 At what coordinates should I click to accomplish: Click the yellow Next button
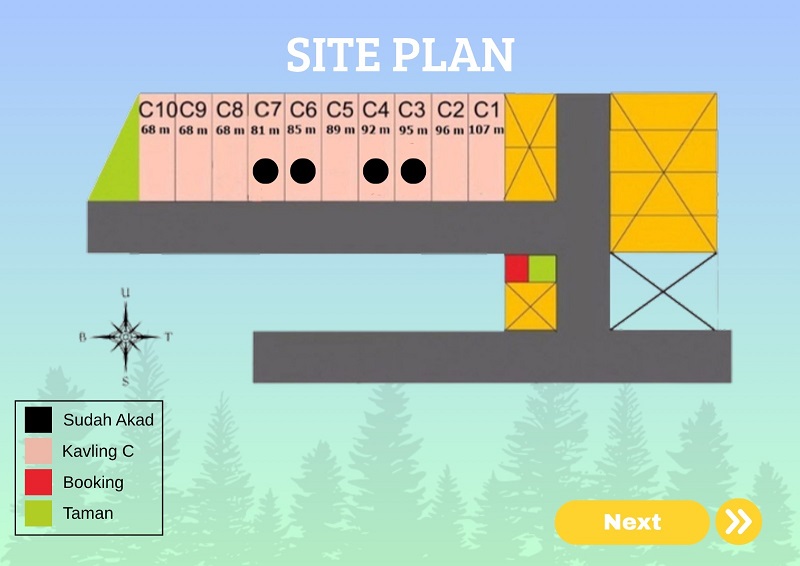pyautogui.click(x=632, y=522)
